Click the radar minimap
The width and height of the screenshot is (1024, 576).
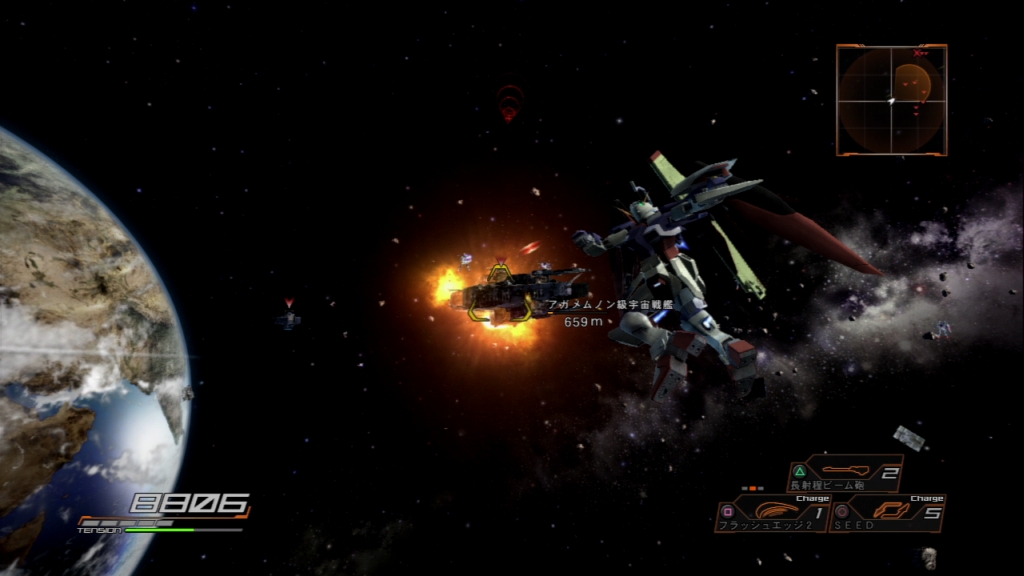tap(891, 100)
